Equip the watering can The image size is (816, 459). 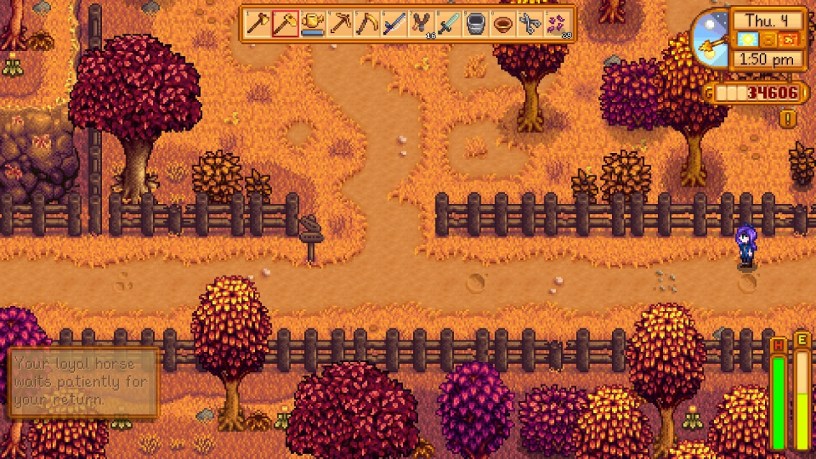pyautogui.click(x=313, y=23)
